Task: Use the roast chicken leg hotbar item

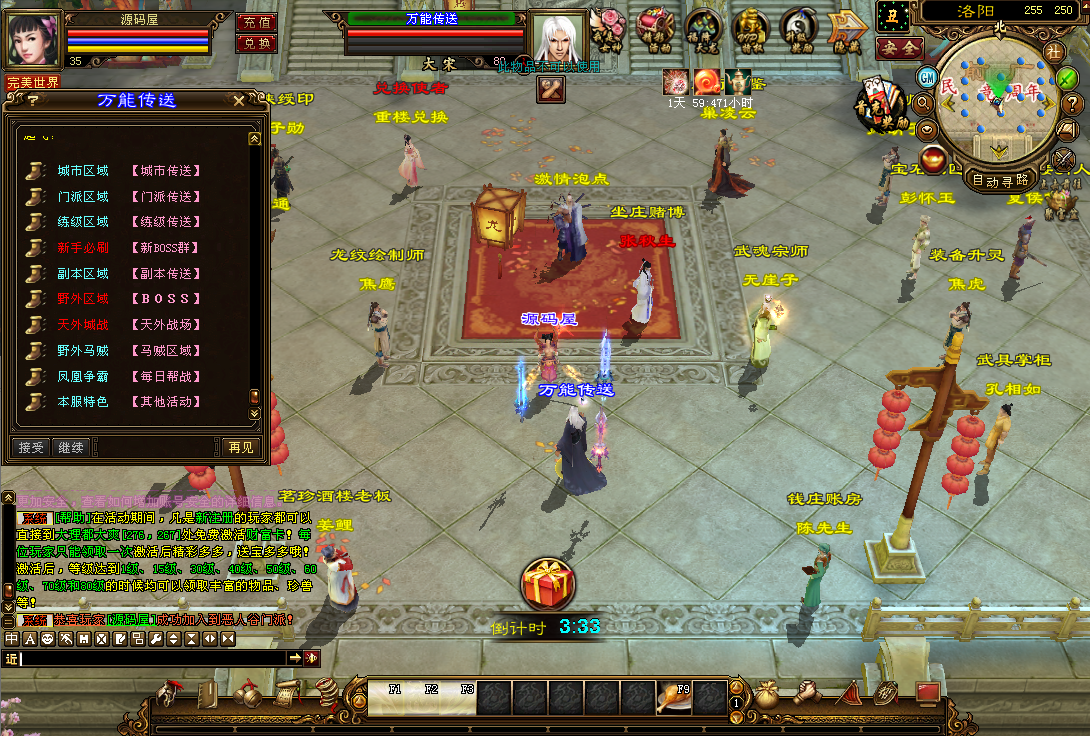Action: click(669, 698)
